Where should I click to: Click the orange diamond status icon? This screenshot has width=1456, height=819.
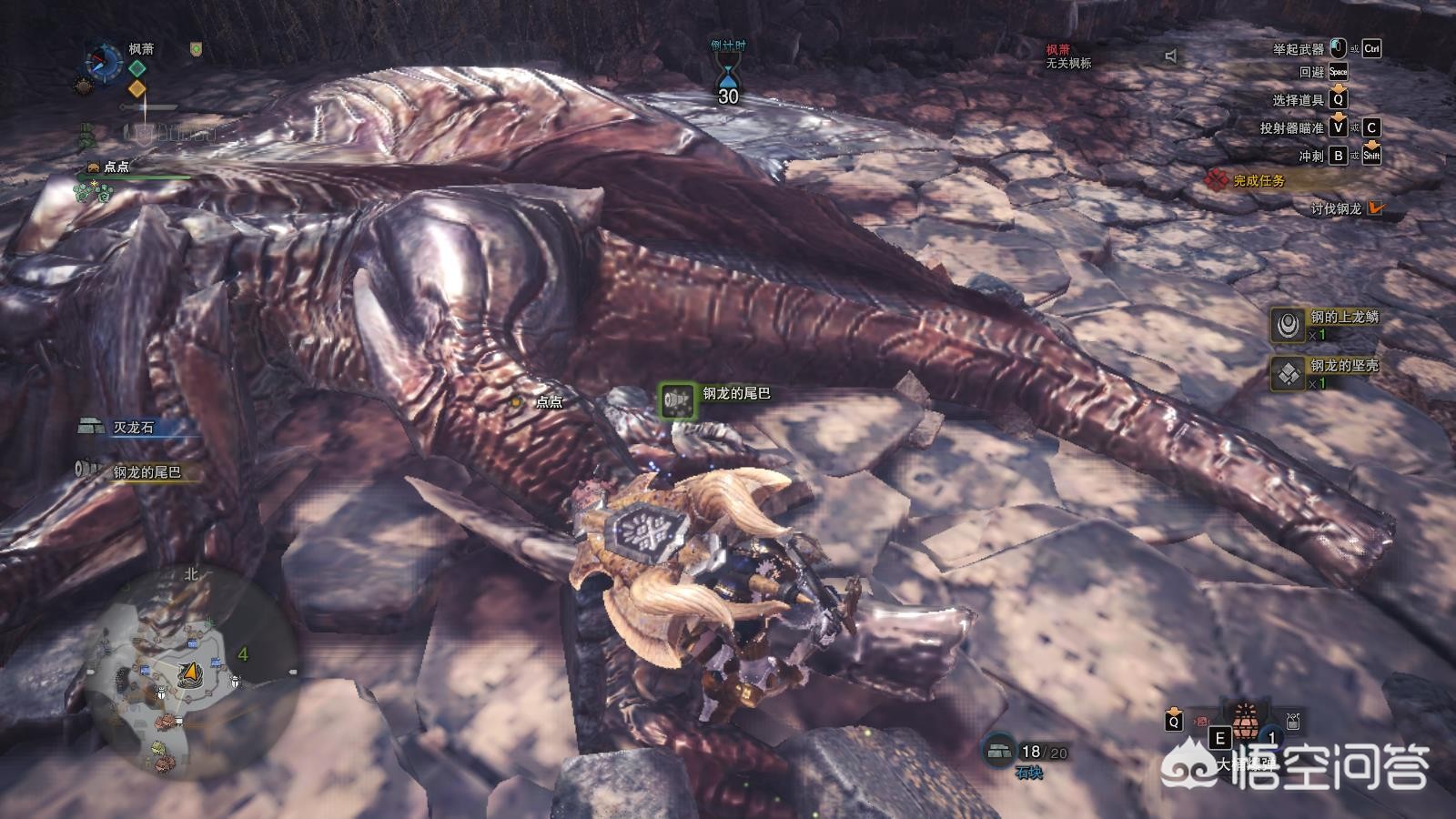pyautogui.click(x=136, y=88)
